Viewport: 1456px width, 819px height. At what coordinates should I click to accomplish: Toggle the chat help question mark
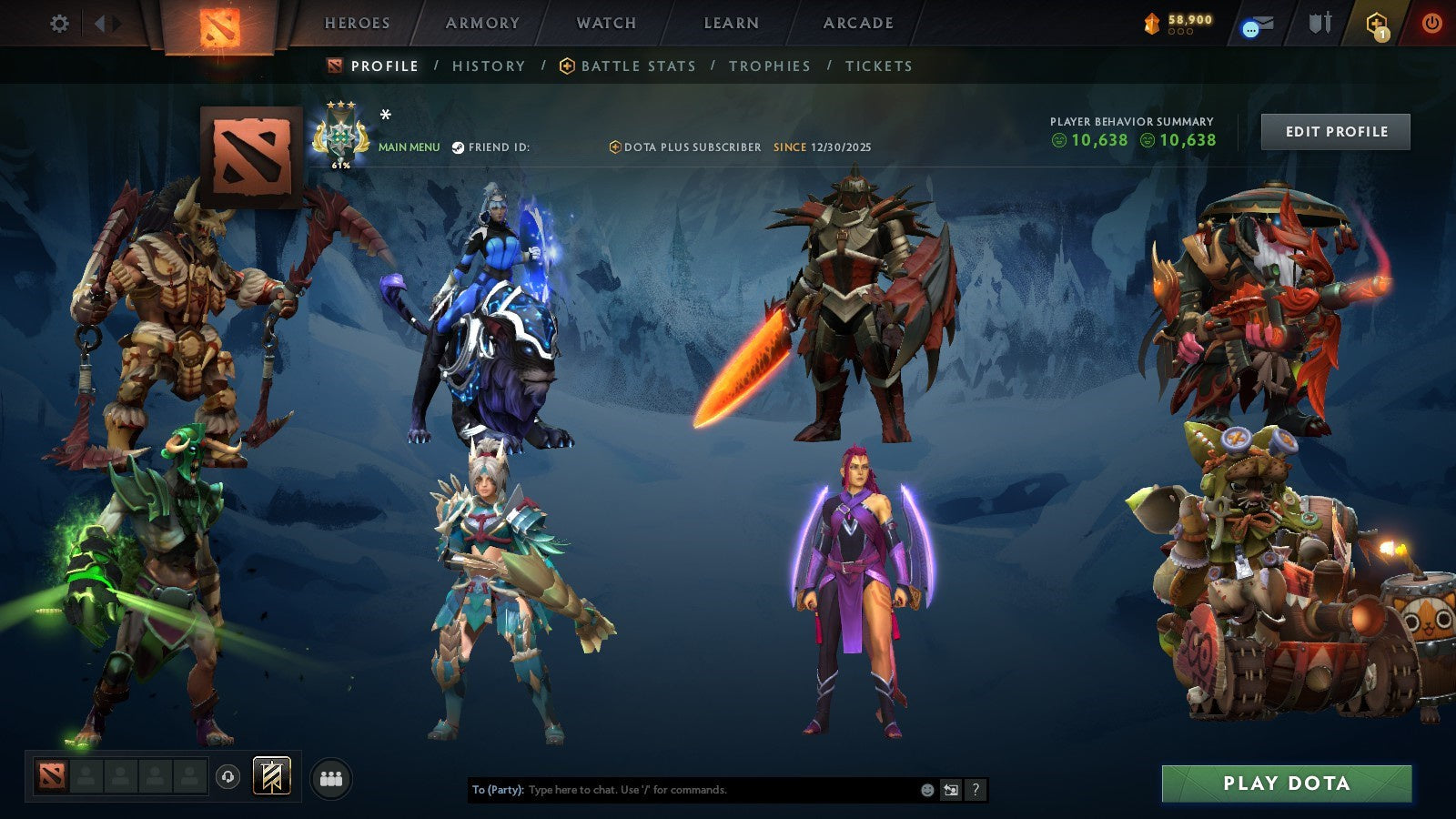pos(976,789)
